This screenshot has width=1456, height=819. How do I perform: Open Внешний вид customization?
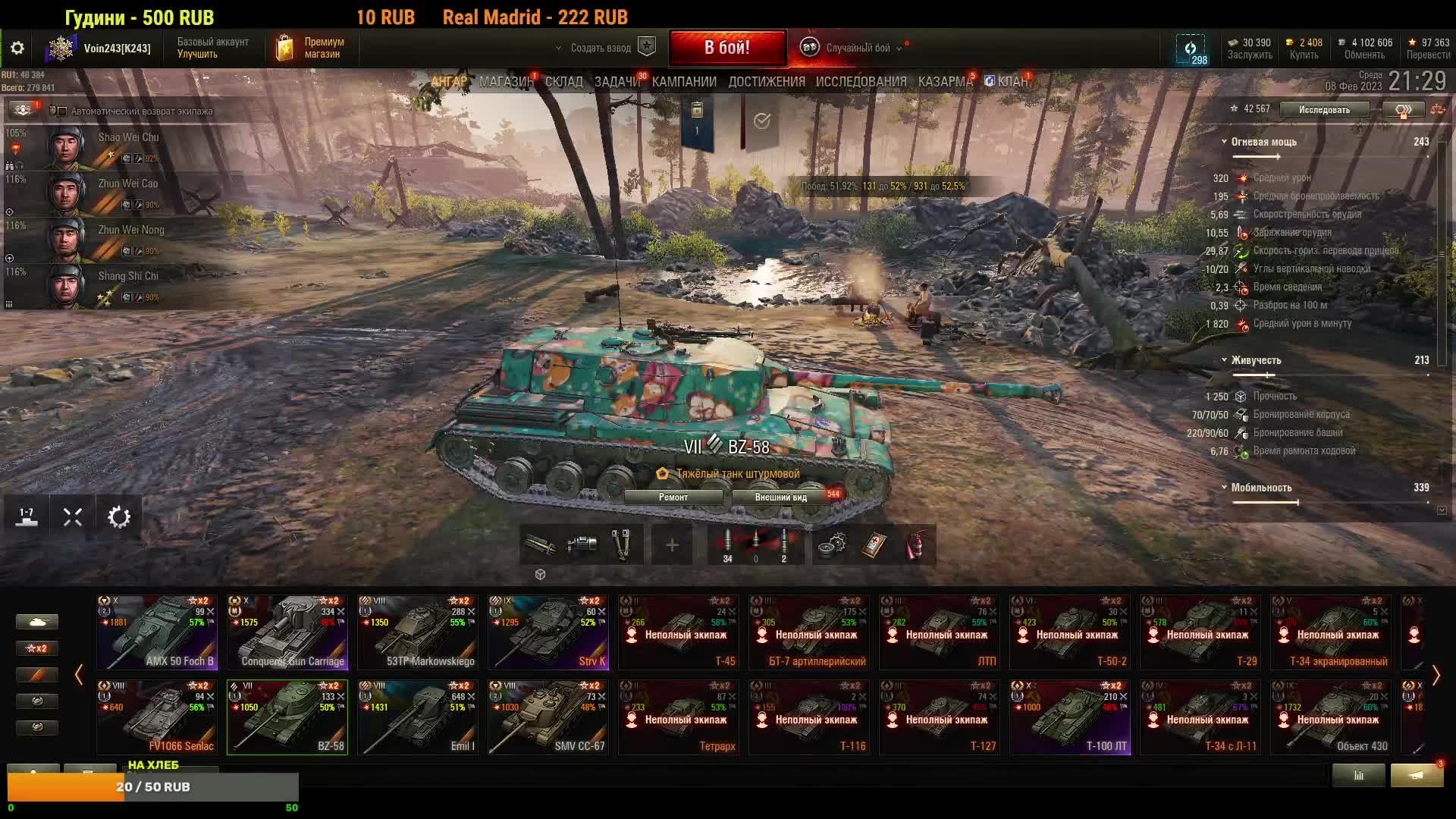click(780, 497)
